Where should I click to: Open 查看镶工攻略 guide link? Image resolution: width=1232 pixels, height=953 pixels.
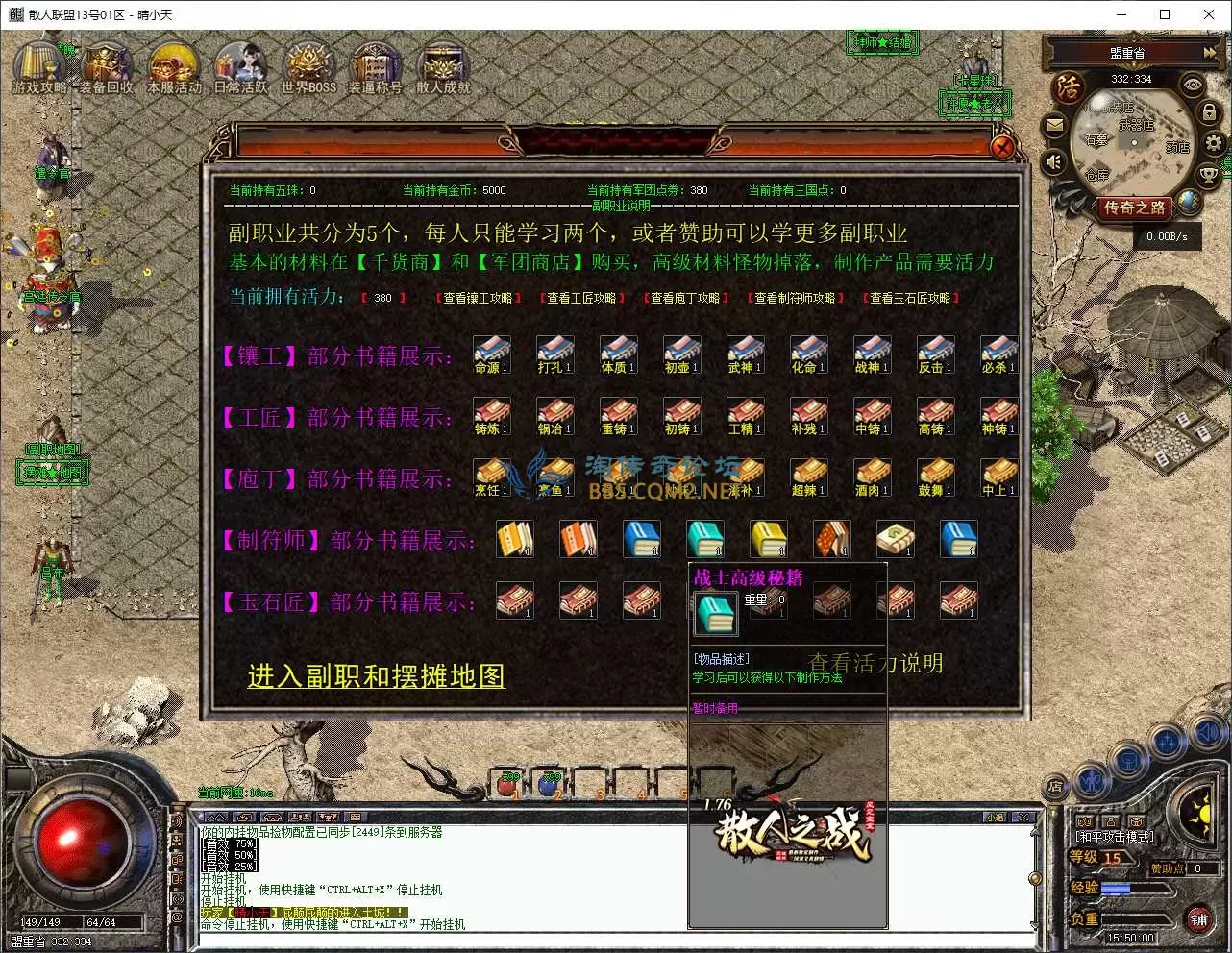coord(478,298)
